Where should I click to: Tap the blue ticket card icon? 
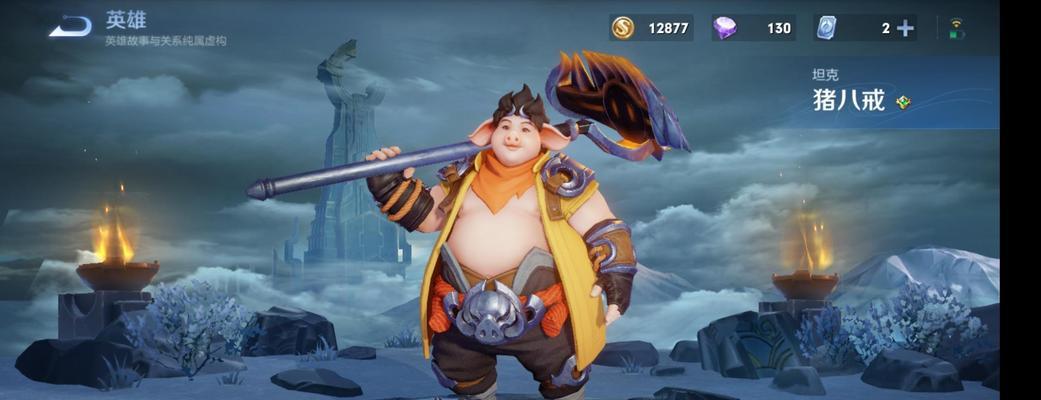(826, 28)
